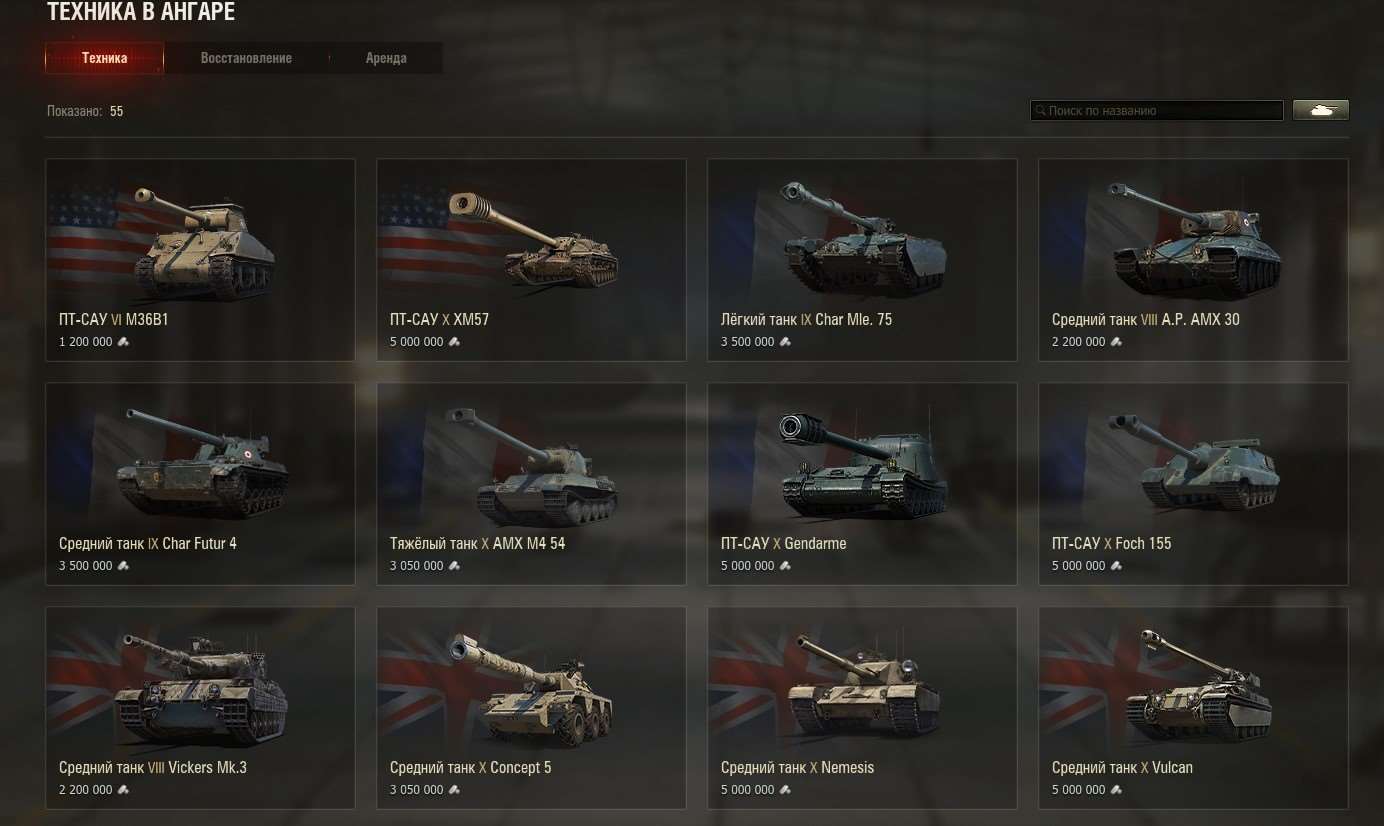
Task: Click the credits coin icon on M36B1 card
Action: click(x=122, y=342)
